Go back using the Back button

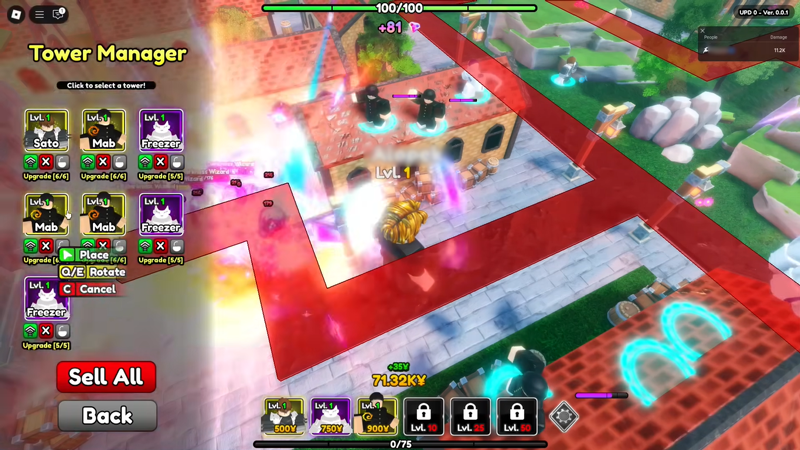(107, 415)
